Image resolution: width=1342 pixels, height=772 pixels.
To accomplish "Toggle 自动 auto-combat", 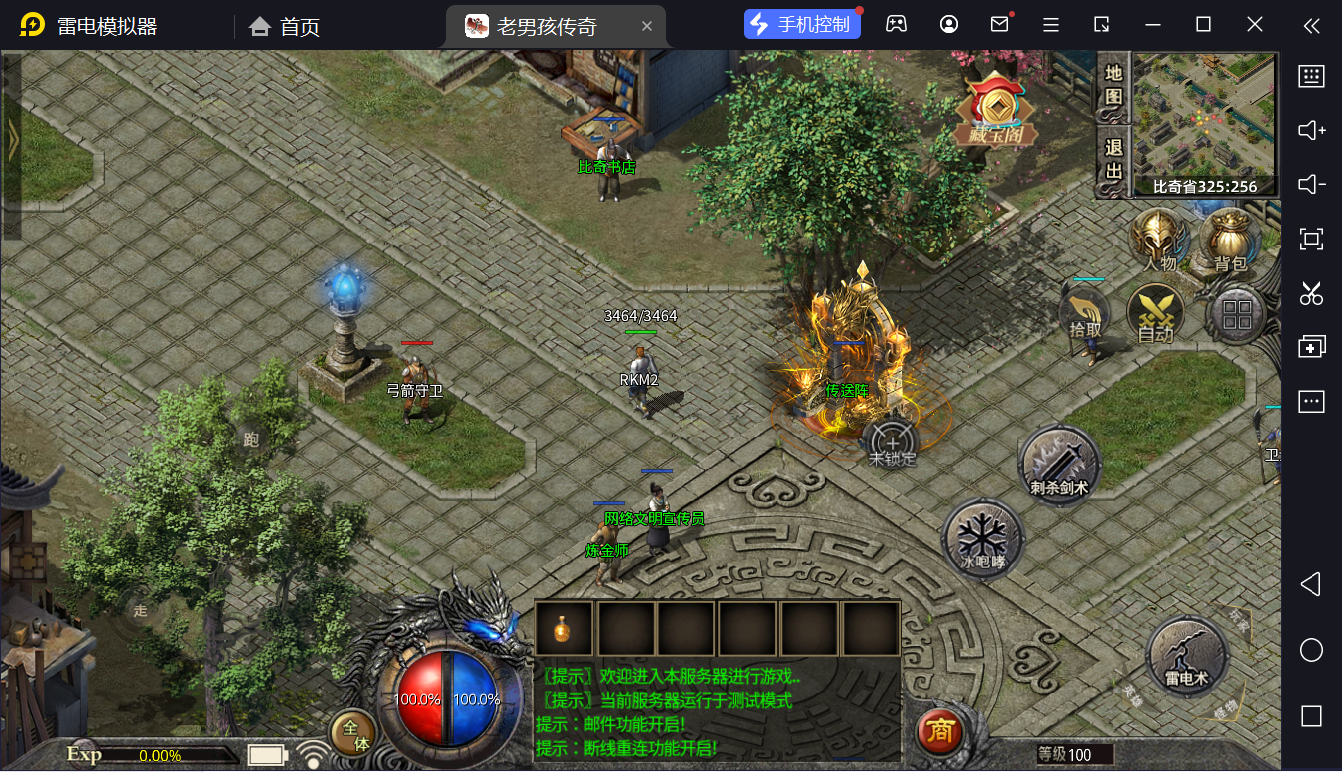I will point(1155,314).
